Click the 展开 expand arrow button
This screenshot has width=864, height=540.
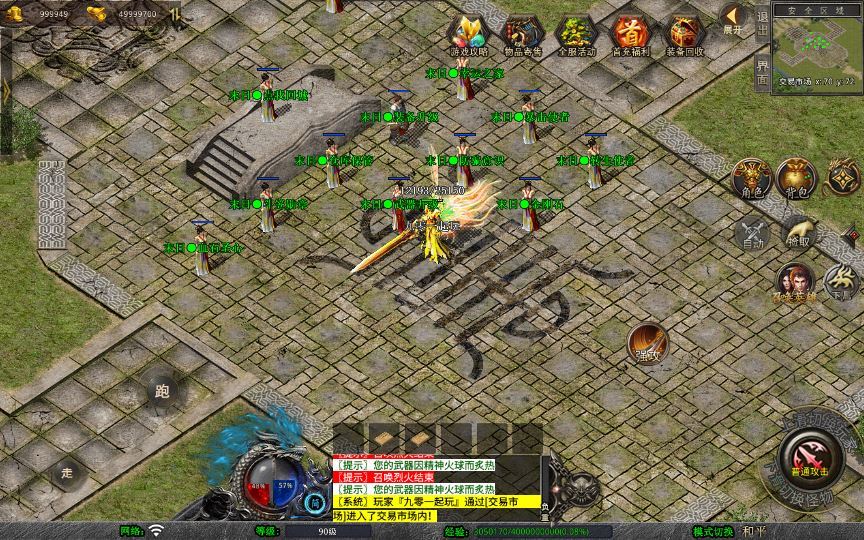[x=734, y=19]
